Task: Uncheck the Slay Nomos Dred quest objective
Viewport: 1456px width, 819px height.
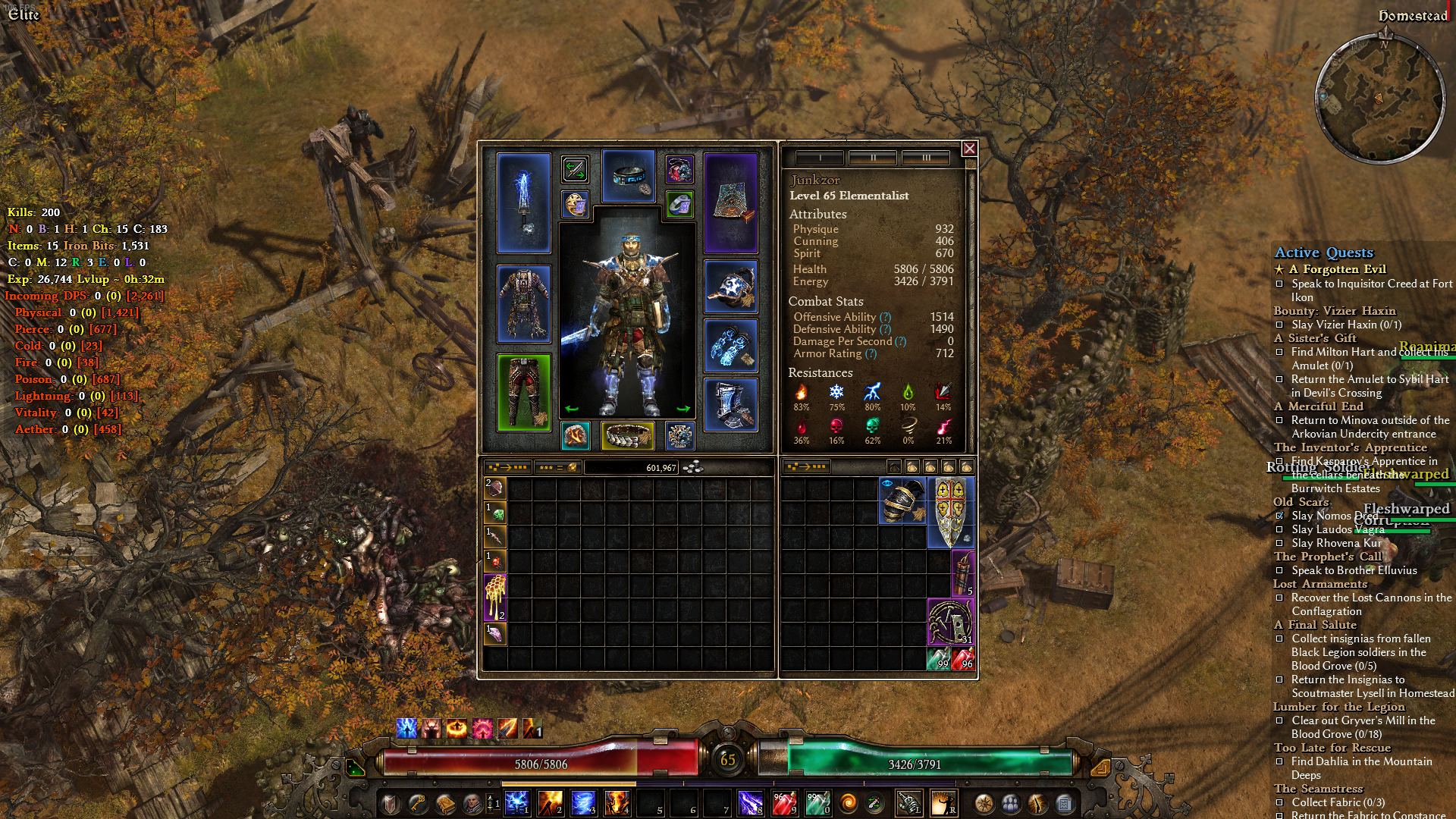Action: pyautogui.click(x=1280, y=515)
